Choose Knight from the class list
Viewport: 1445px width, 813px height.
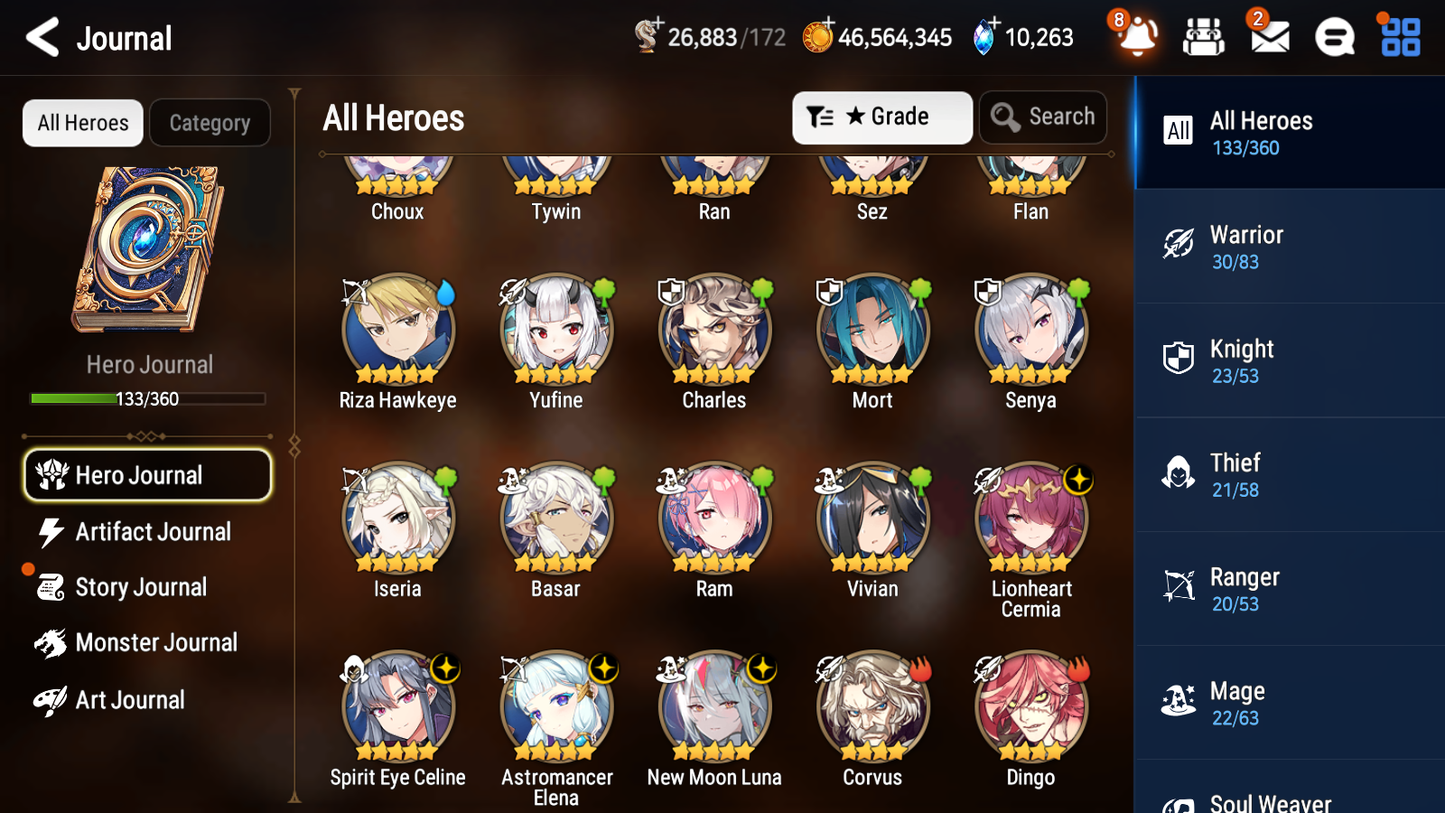point(1289,360)
